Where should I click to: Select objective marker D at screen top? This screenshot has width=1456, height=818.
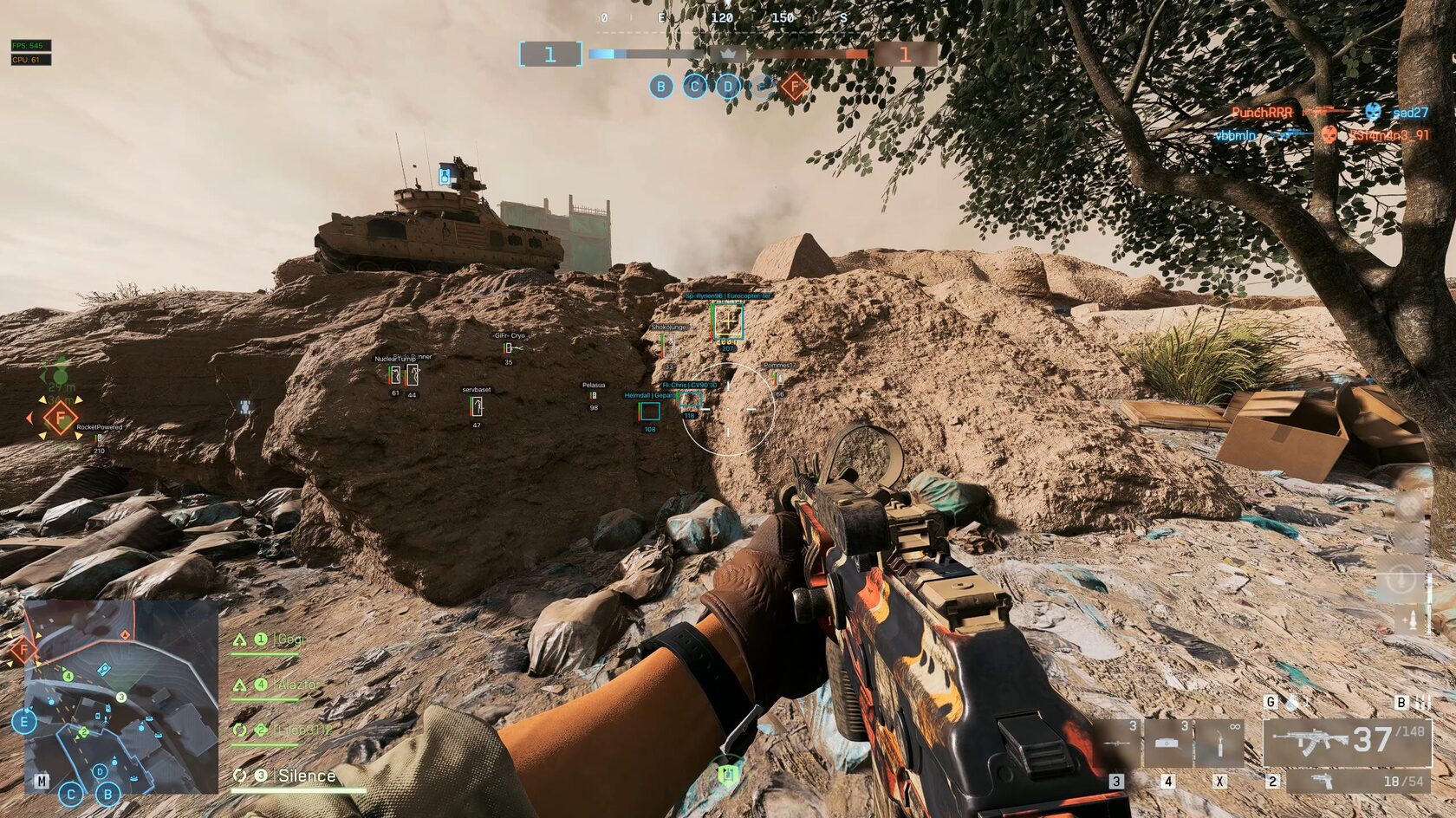(728, 87)
